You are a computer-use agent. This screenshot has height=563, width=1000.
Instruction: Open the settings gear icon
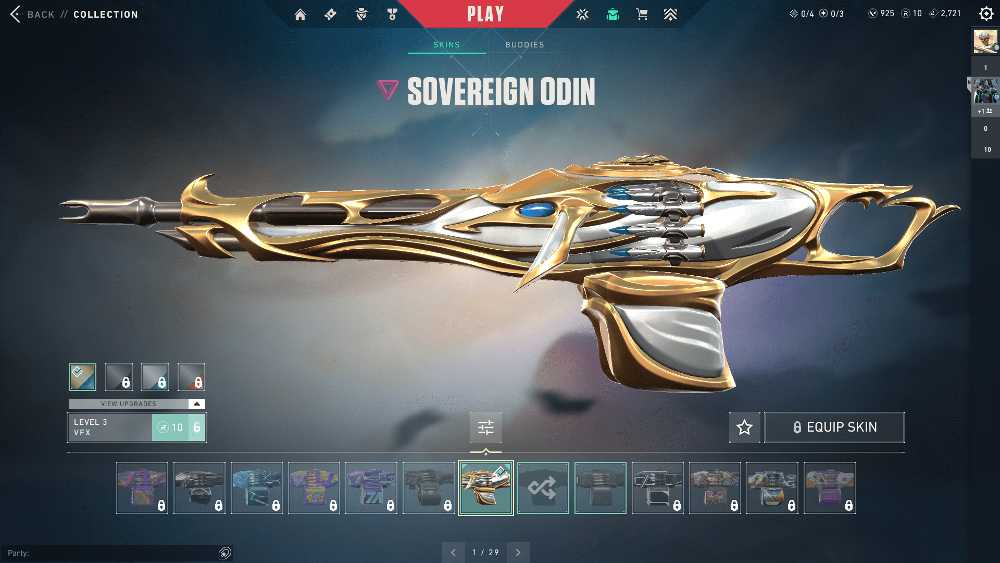986,14
